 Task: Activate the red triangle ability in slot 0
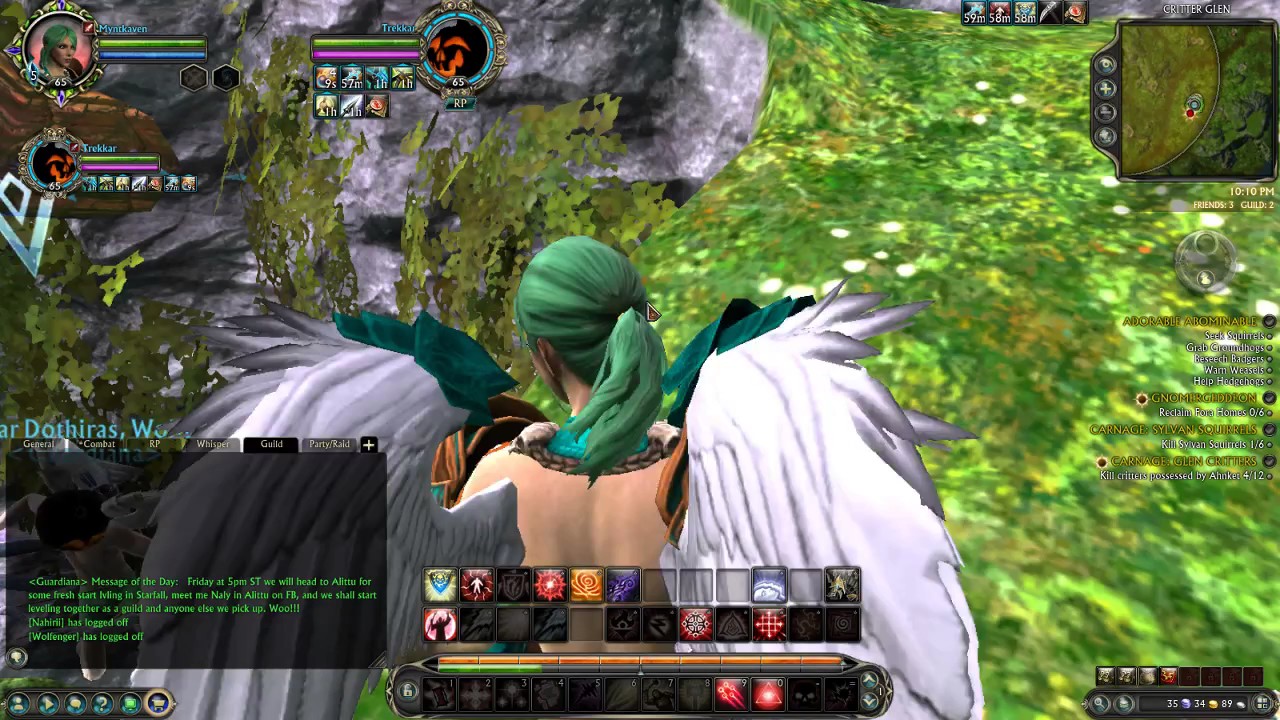(768, 692)
